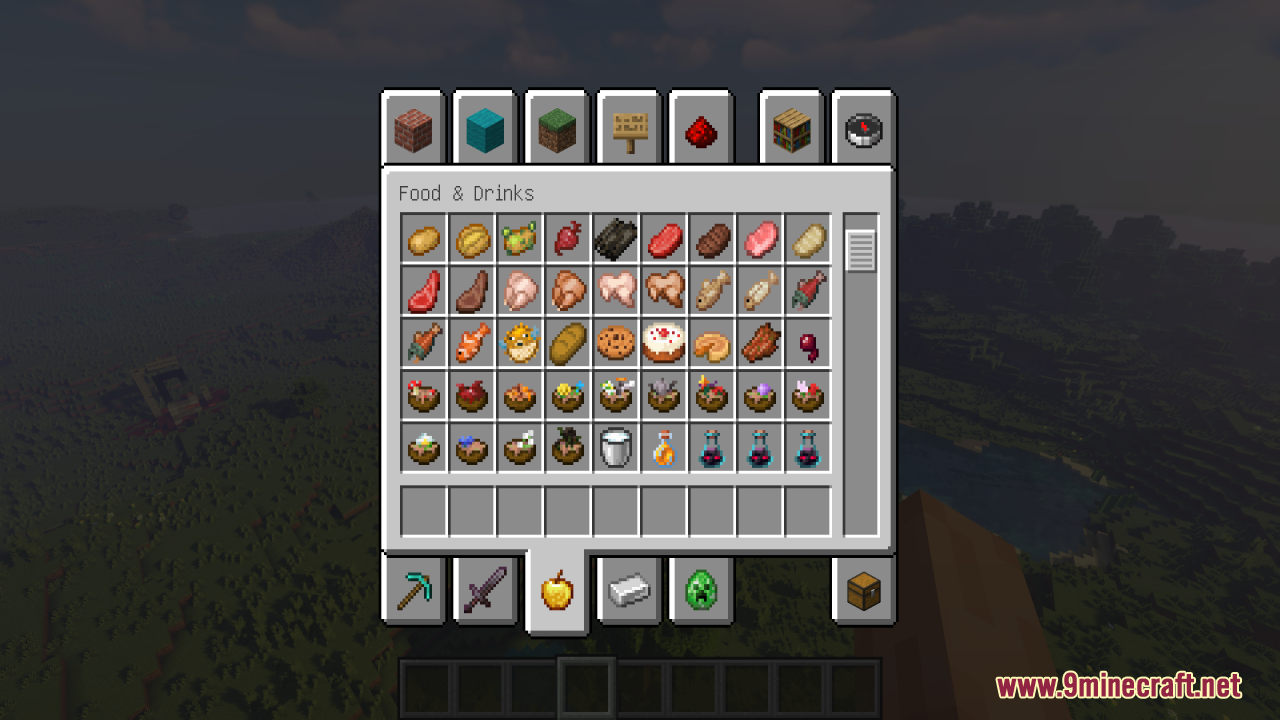Switch to the Redstone Blocks tab

701,128
